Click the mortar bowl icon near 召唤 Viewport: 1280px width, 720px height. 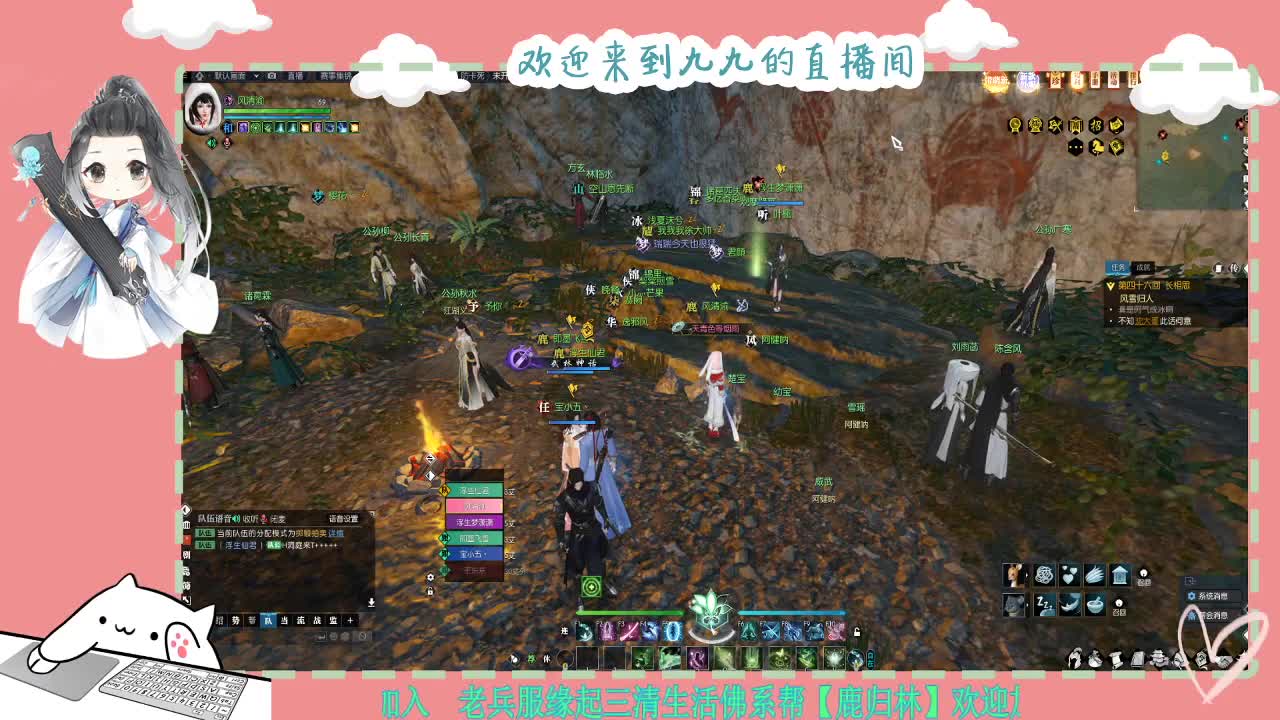click(1094, 605)
